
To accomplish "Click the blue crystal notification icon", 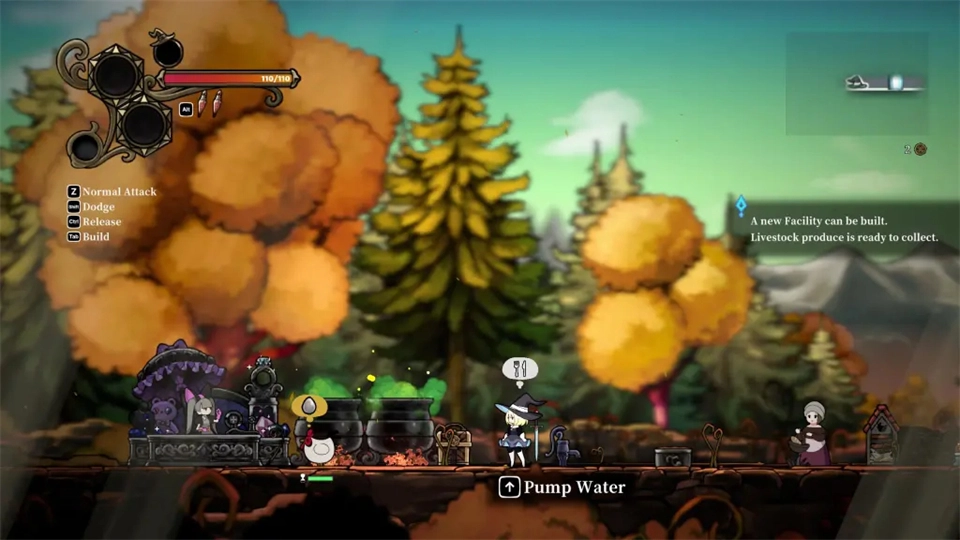I will pos(741,206).
